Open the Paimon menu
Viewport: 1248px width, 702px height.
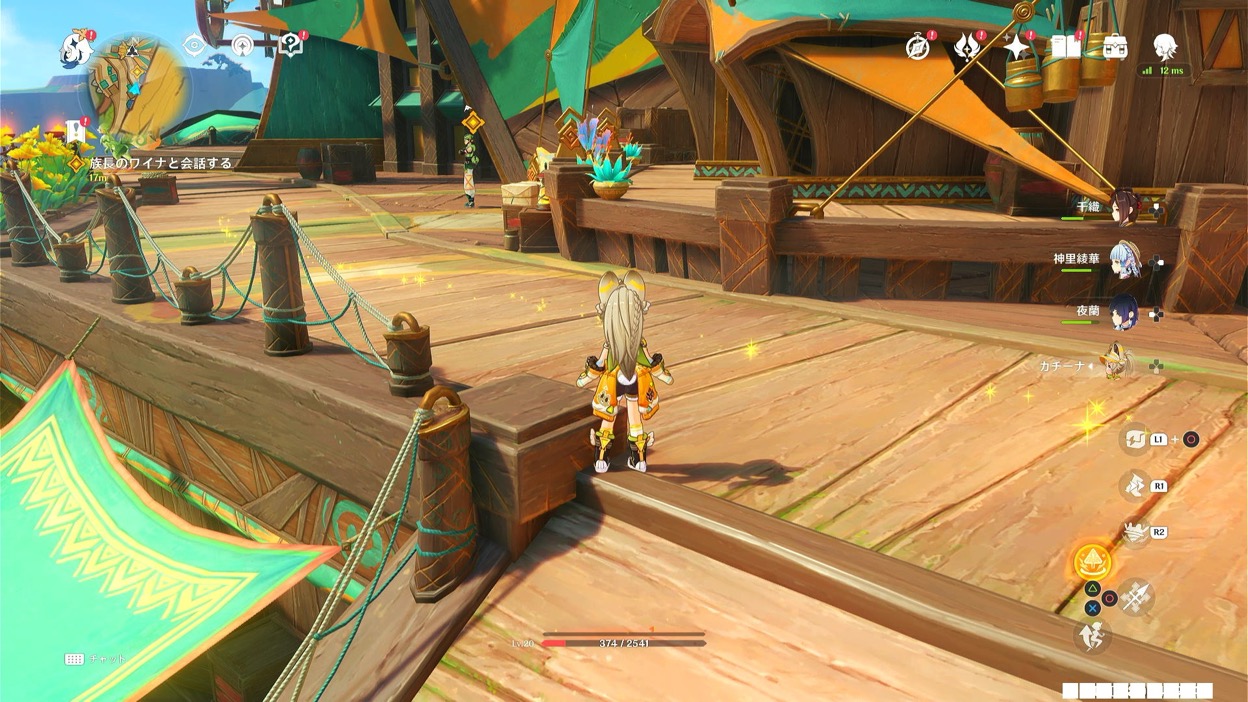pos(76,47)
